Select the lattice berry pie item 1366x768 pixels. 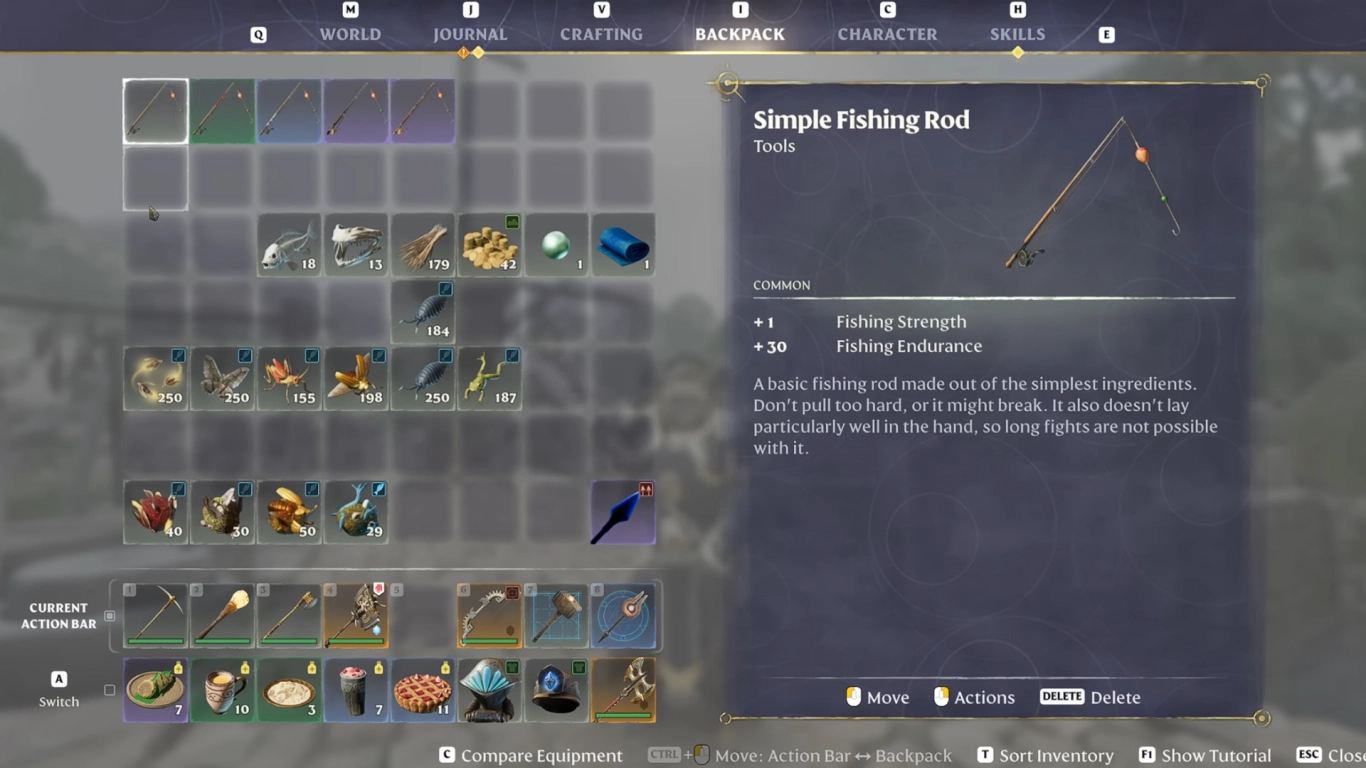click(423, 690)
